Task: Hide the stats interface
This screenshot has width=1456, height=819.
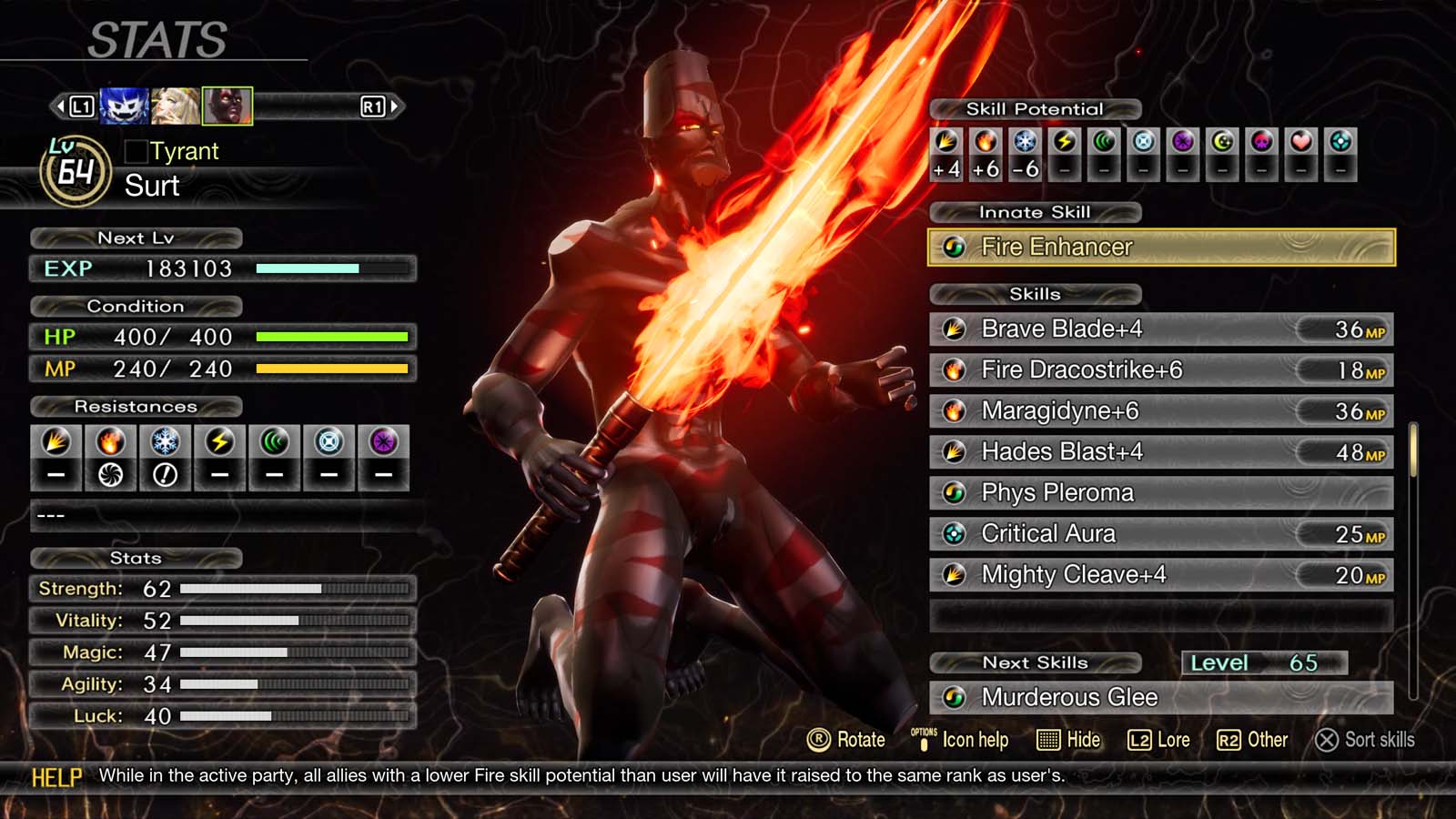Action: pos(1069,740)
